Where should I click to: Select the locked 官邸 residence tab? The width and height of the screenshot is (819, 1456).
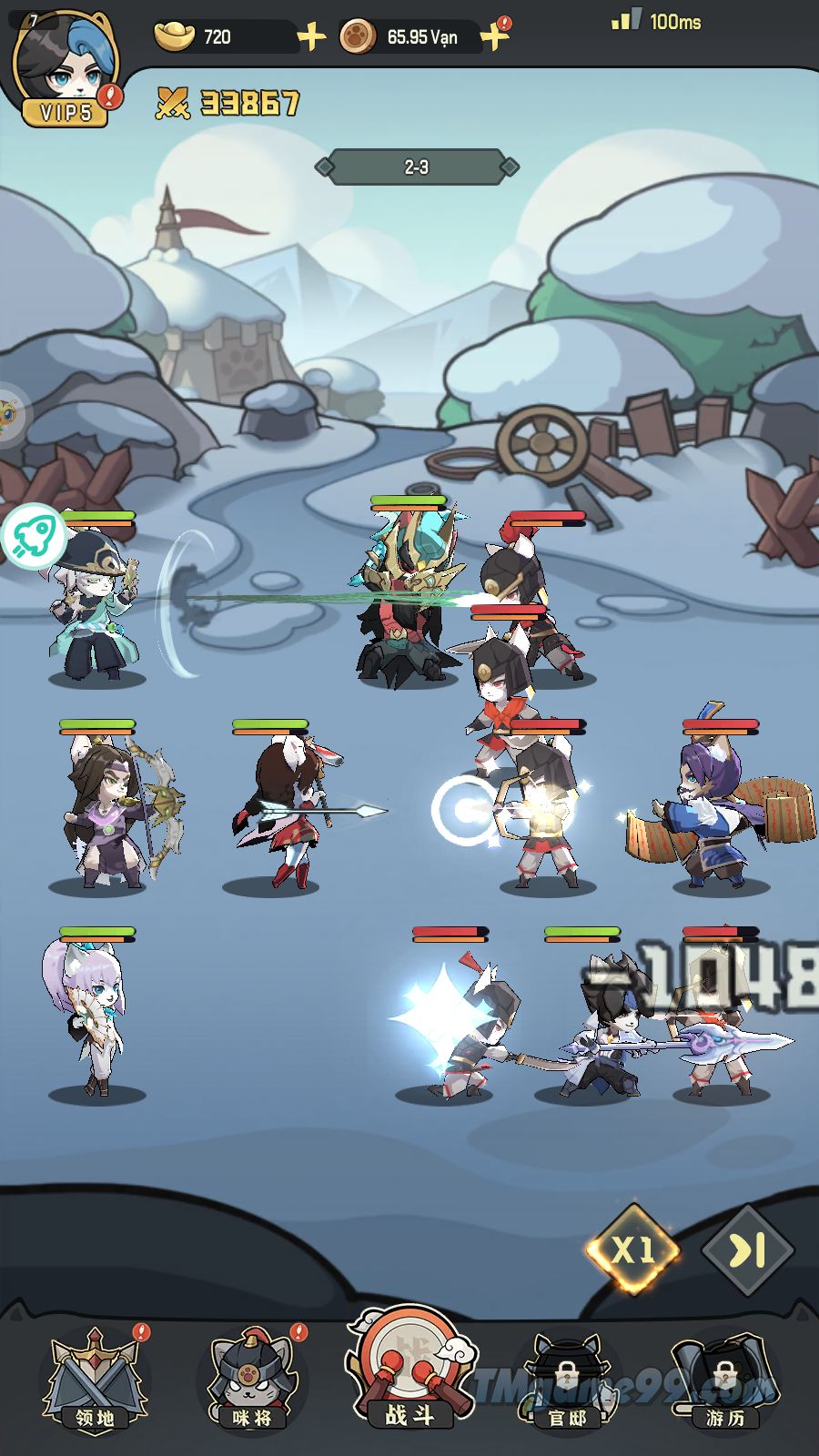[x=567, y=1380]
